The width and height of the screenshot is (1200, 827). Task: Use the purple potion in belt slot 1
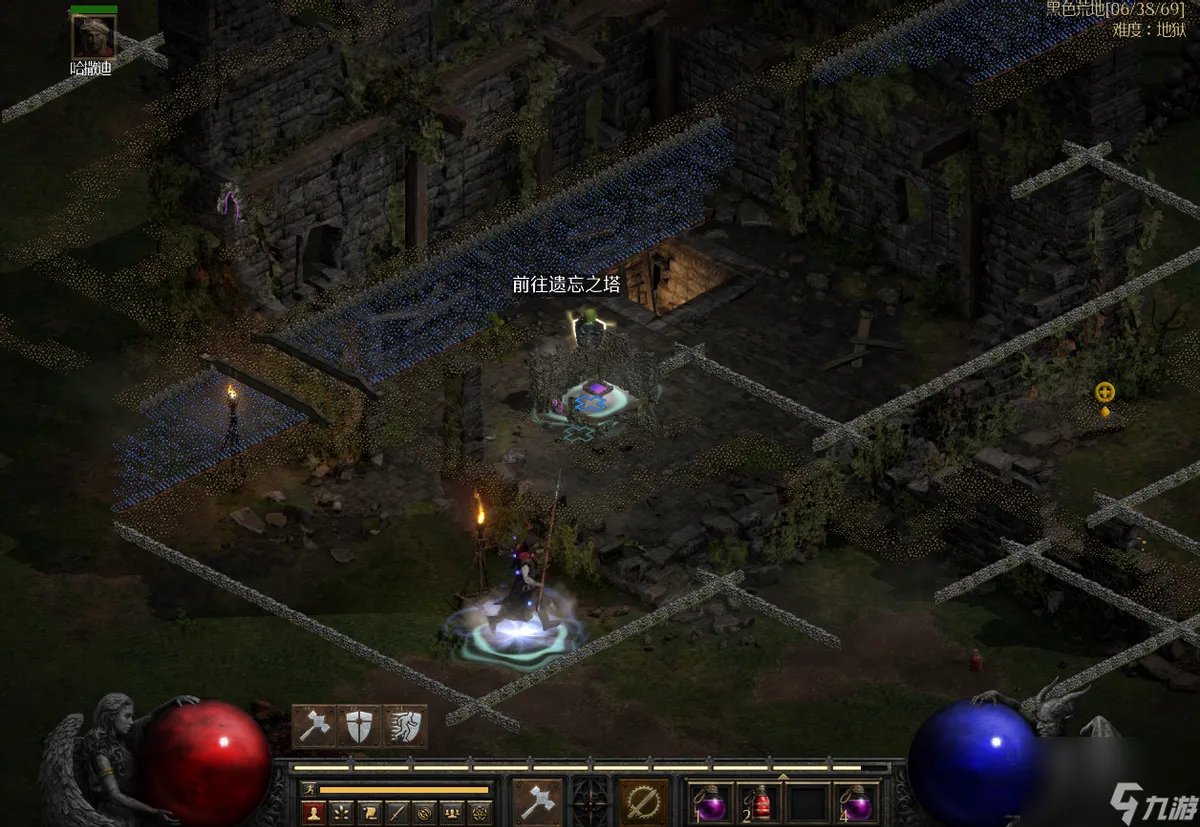tap(711, 803)
